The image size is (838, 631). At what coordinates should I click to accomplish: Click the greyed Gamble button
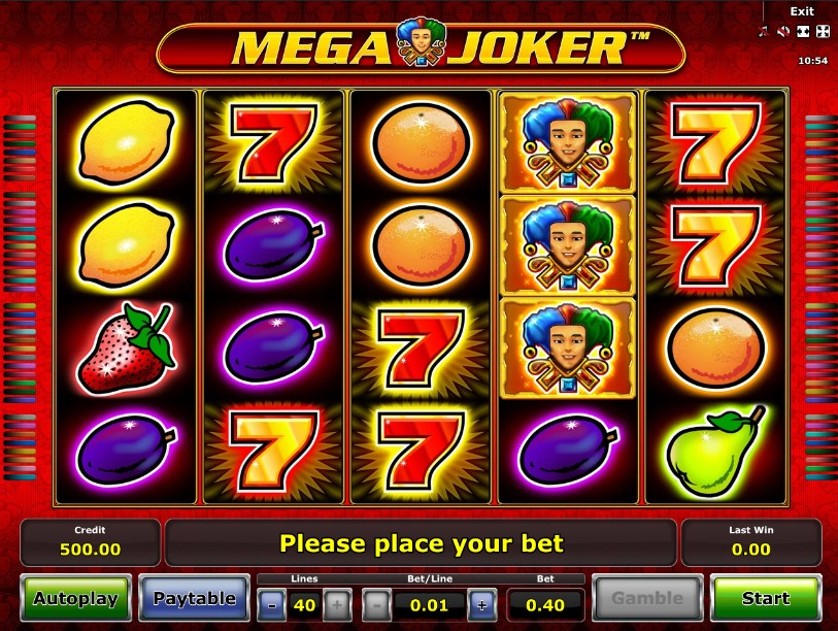point(646,599)
